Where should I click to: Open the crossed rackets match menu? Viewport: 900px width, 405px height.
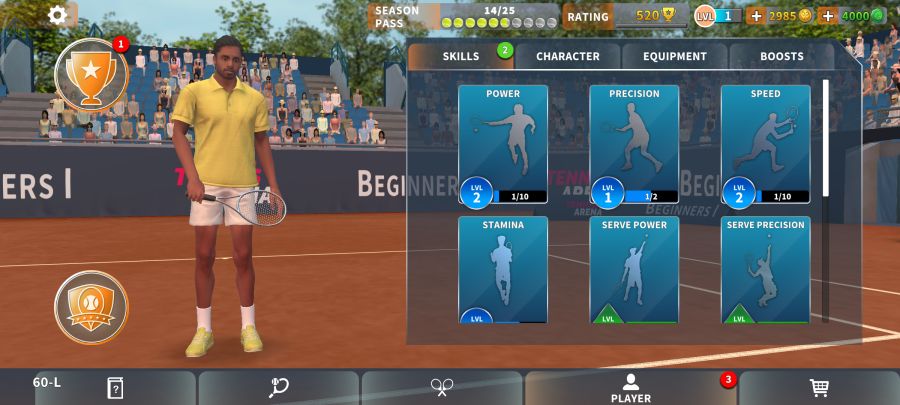(x=442, y=387)
